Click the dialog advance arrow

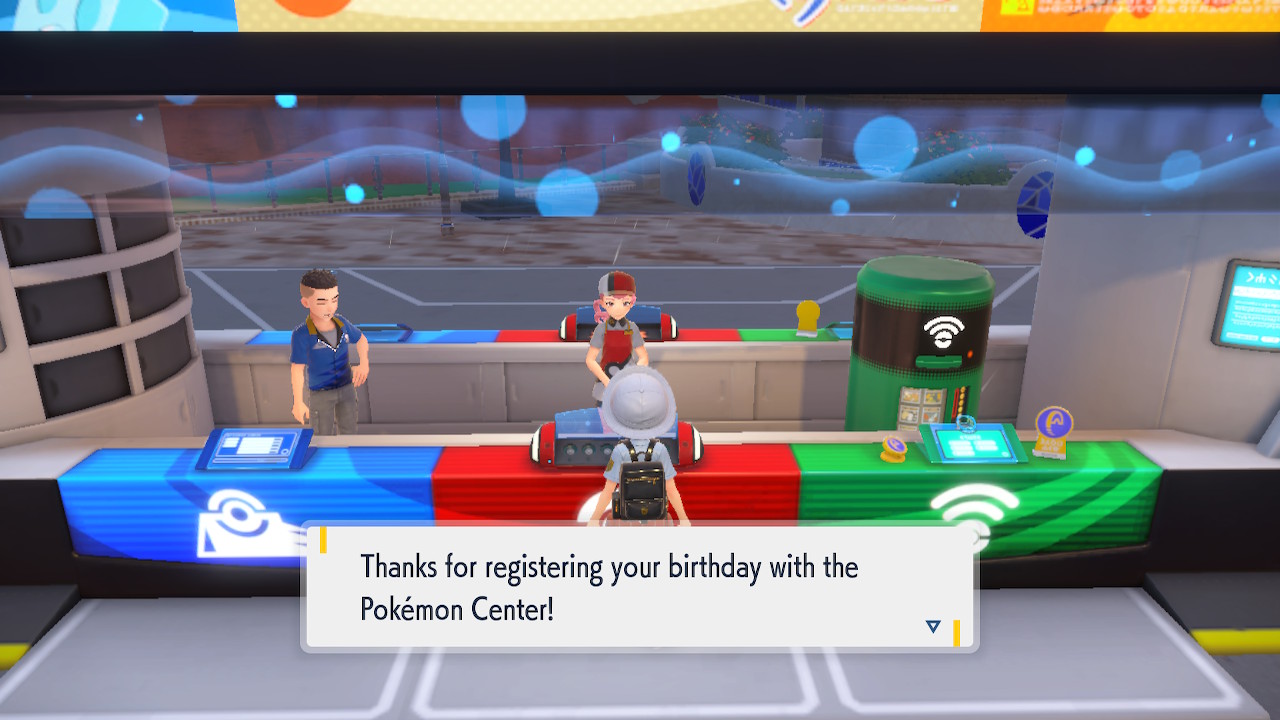pyautogui.click(x=932, y=626)
